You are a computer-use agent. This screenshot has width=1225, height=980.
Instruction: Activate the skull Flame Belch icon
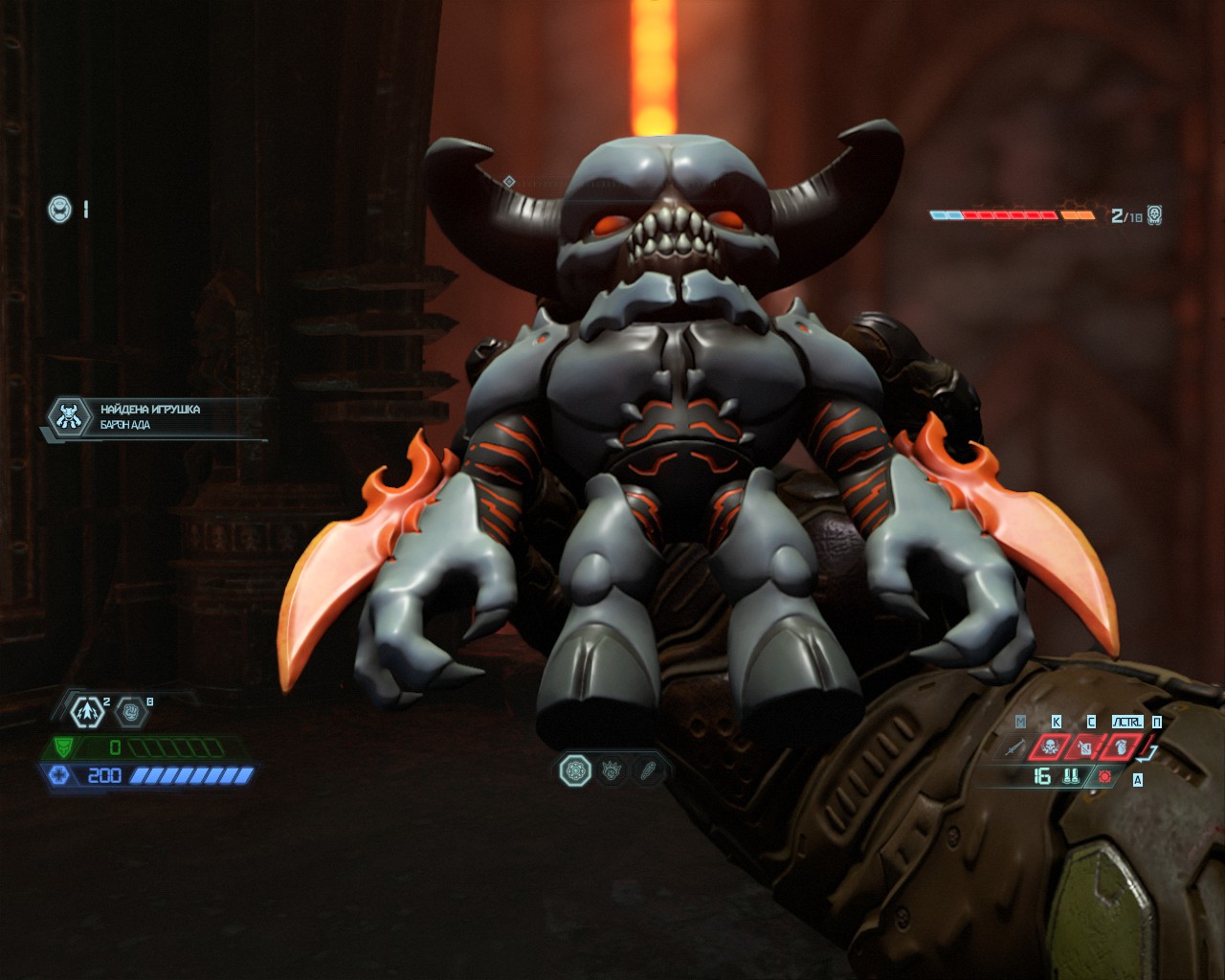pos(1049,746)
